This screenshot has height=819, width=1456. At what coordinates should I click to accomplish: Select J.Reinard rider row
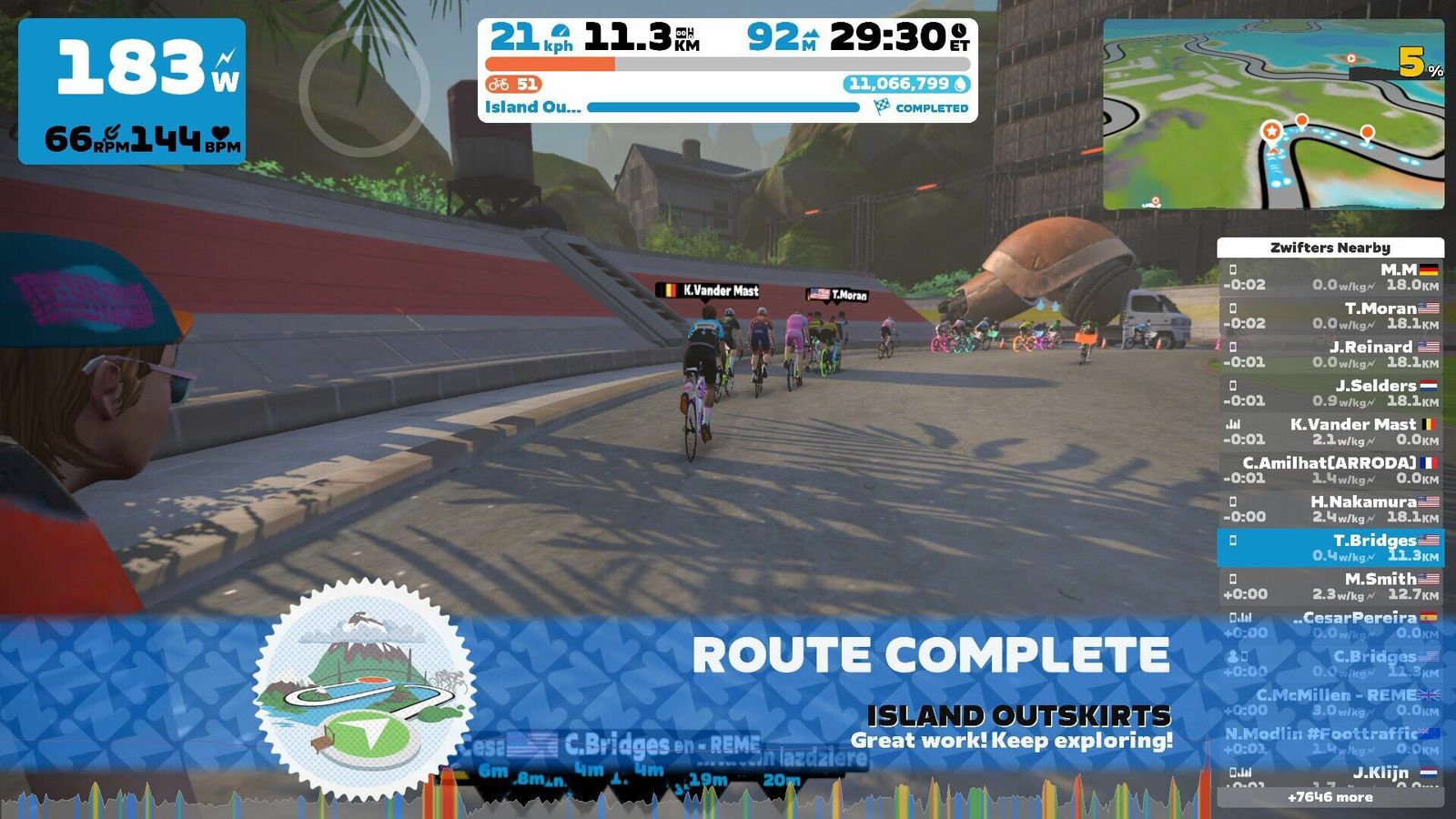coord(1330,354)
